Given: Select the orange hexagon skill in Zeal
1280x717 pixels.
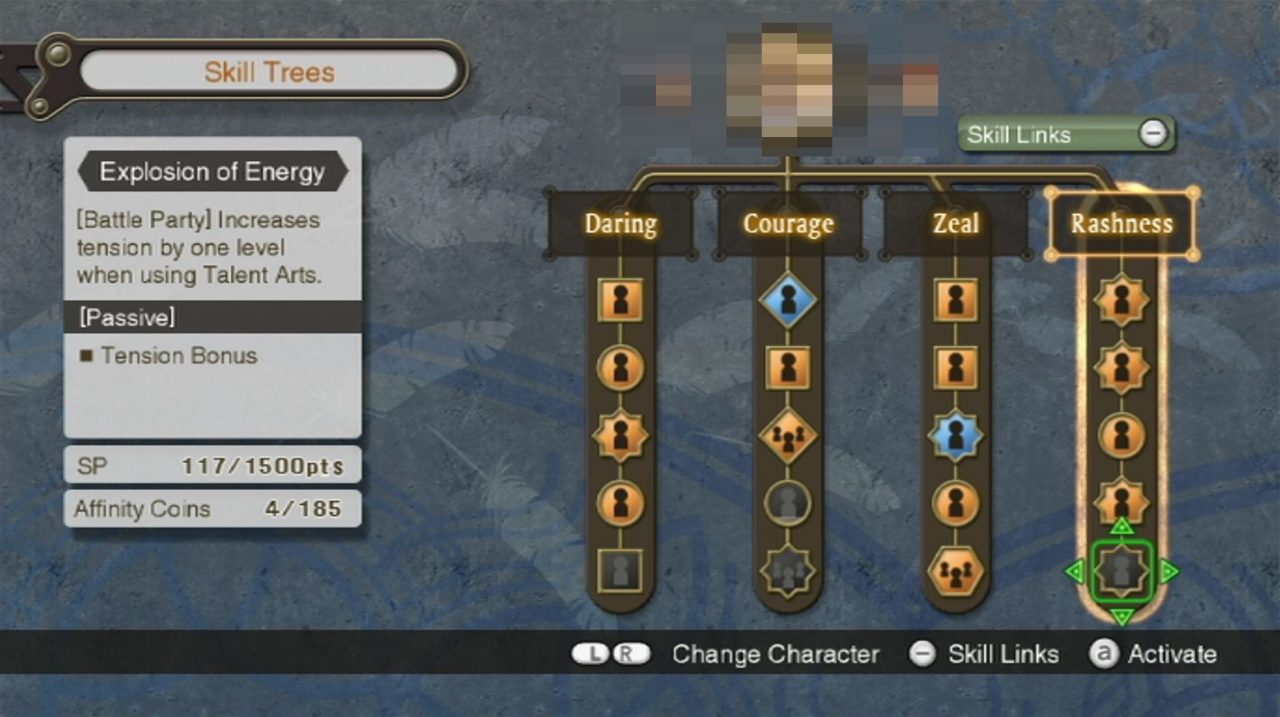Looking at the screenshot, I should click(955, 572).
